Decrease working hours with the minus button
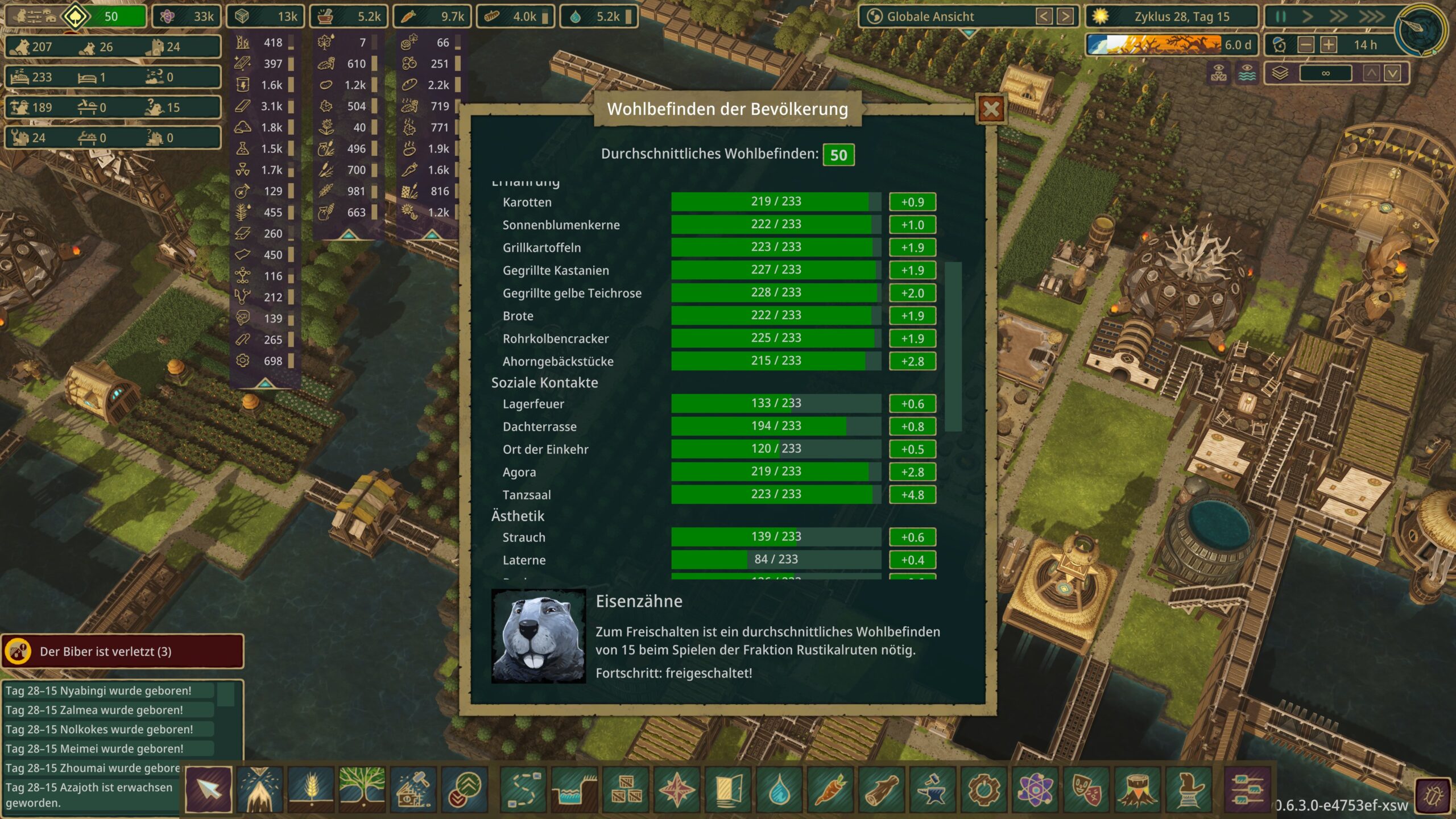 (x=1306, y=45)
